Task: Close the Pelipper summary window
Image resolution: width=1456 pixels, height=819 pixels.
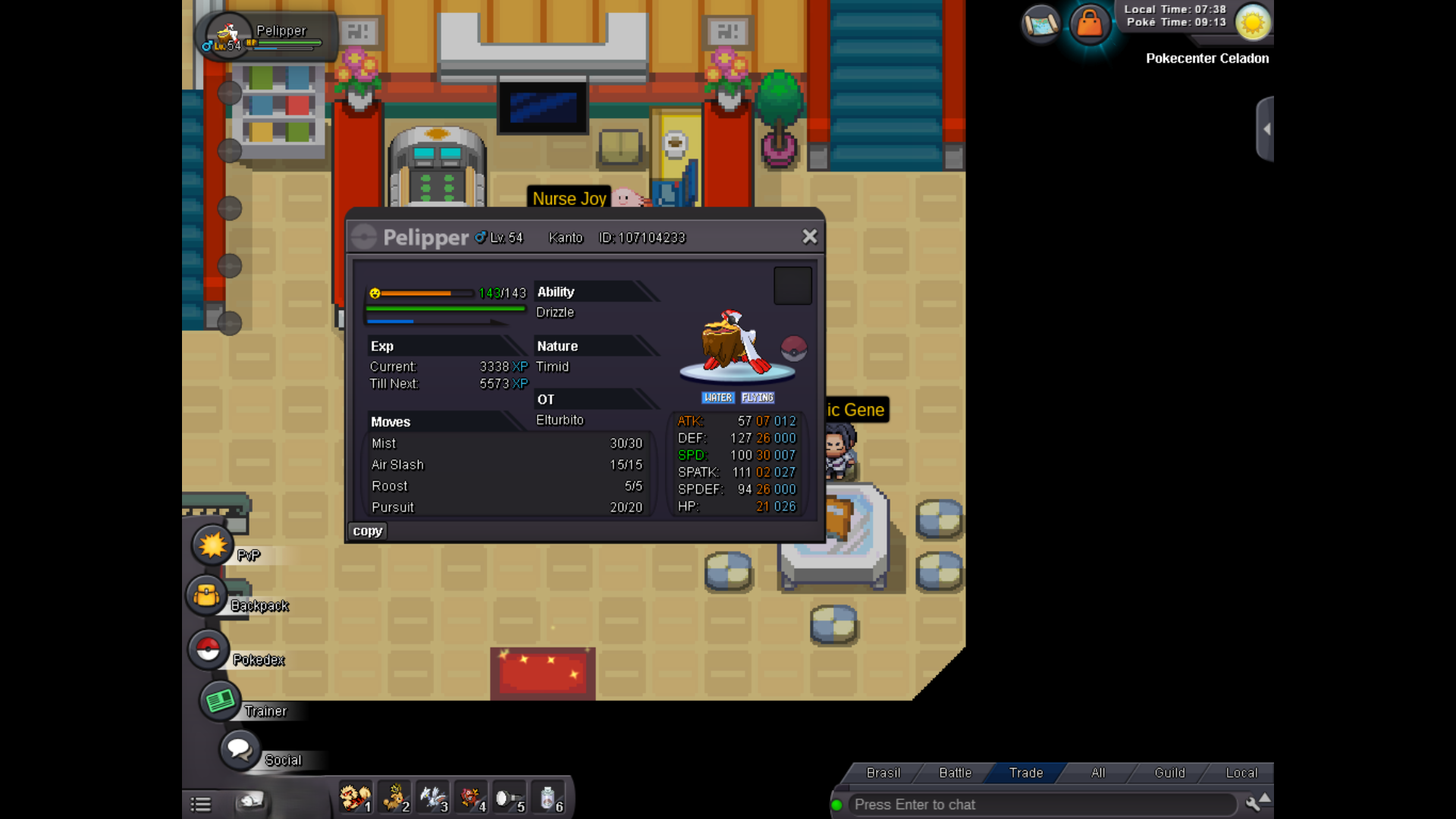Action: click(x=809, y=237)
